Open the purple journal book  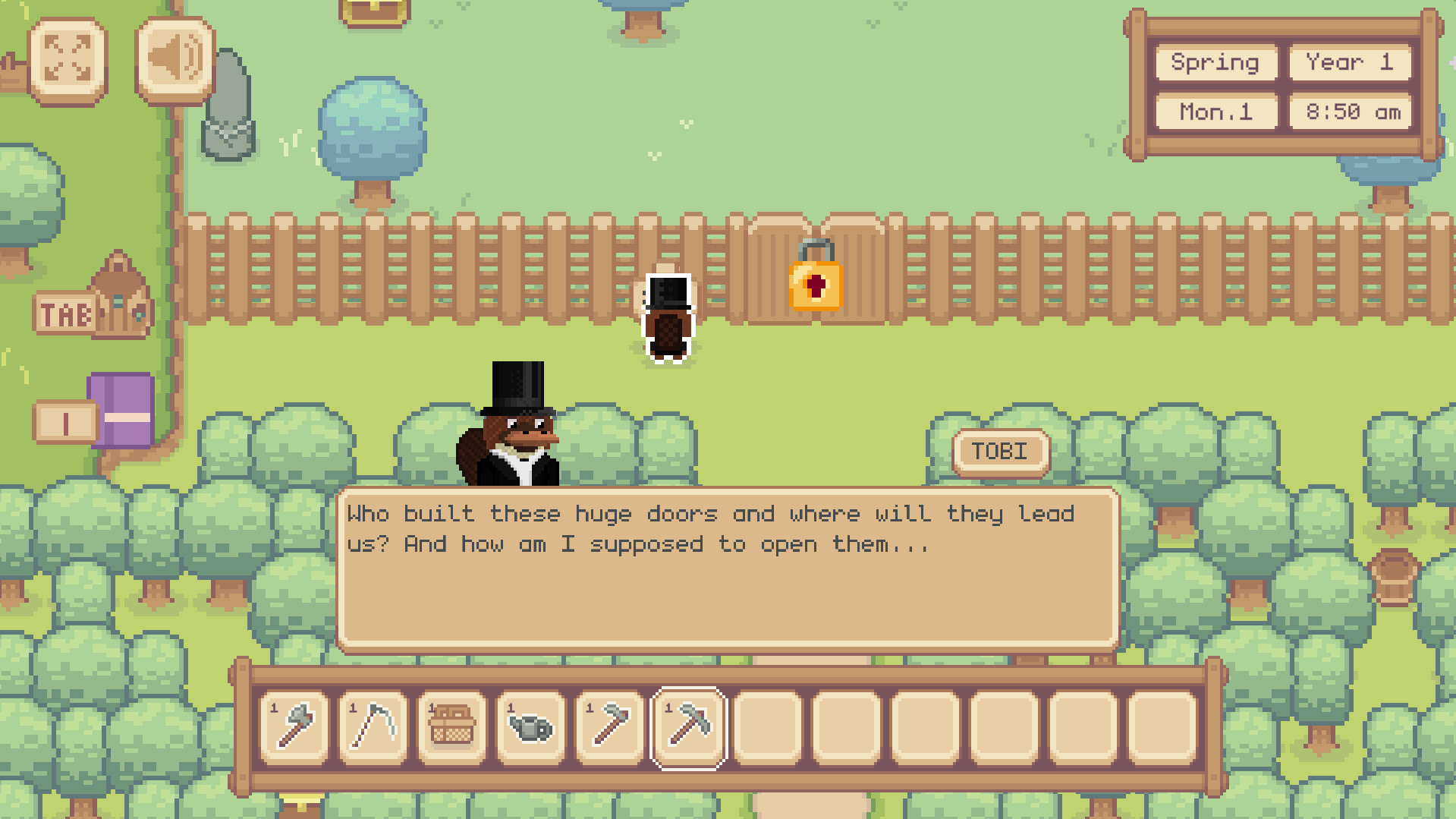coord(121,412)
